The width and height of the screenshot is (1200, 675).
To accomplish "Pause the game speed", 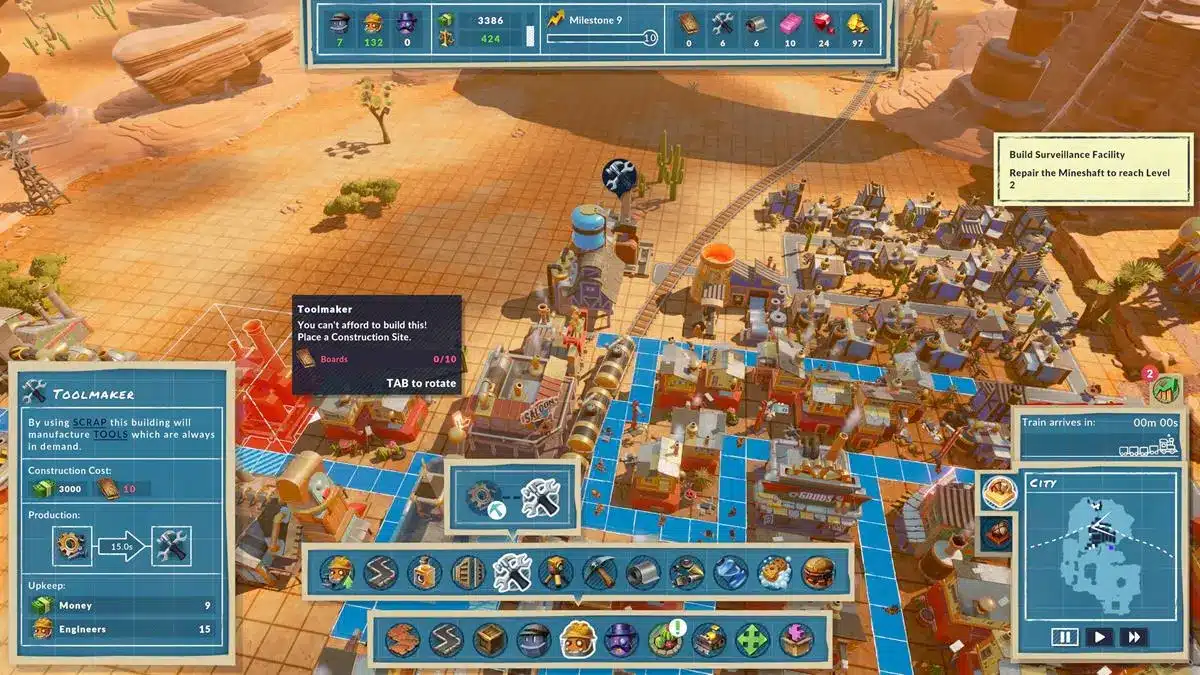I will pos(1064,636).
